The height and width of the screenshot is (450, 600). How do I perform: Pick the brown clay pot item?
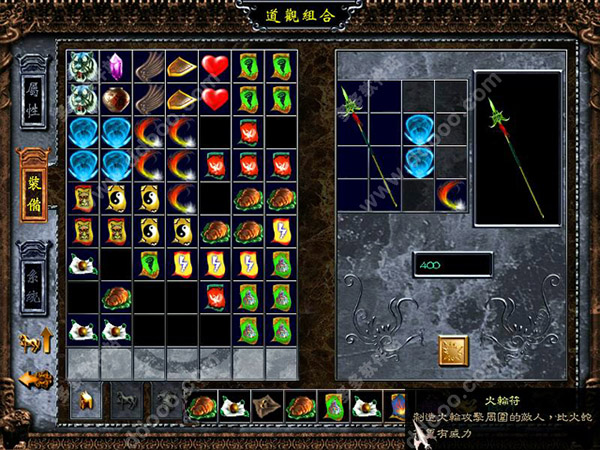116,99
